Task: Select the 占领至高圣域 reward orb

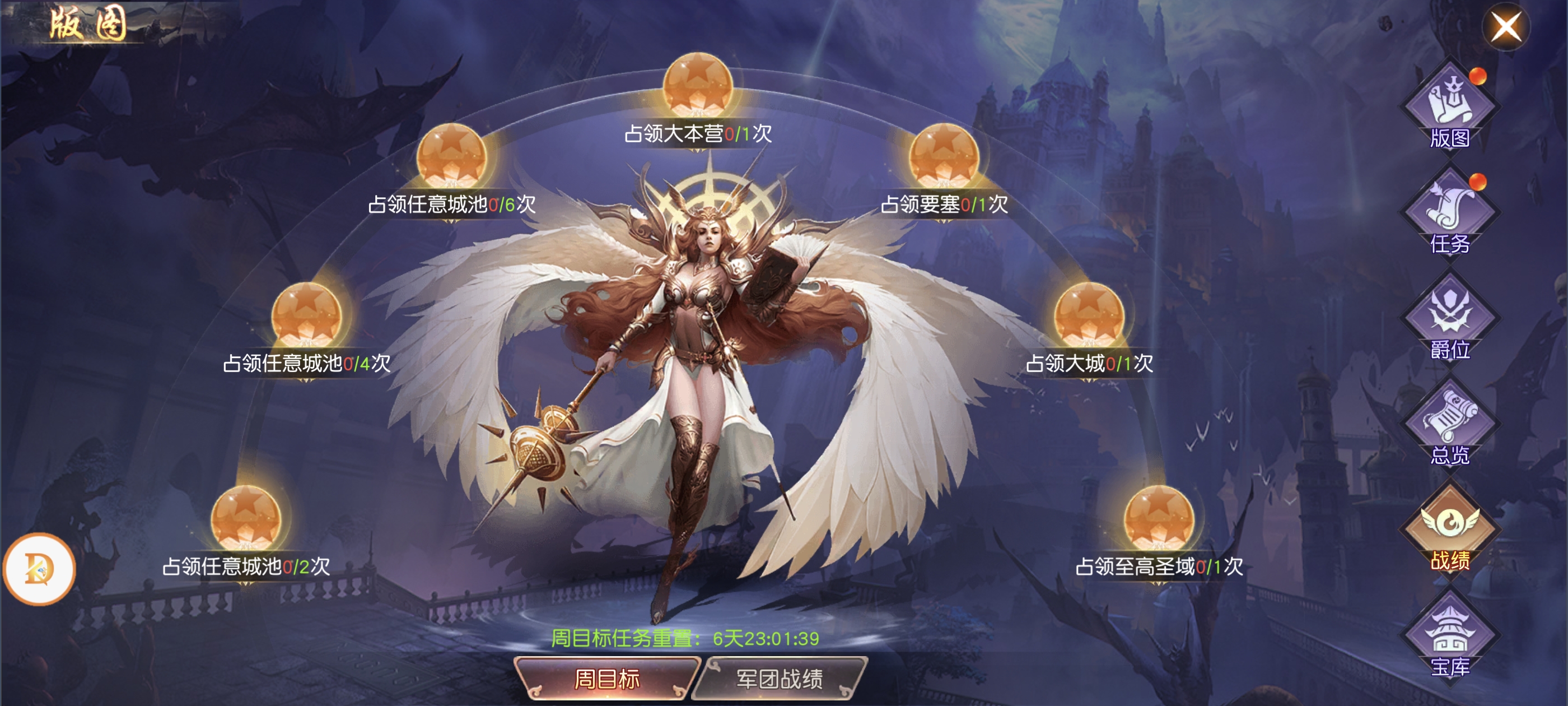Action: [1159, 518]
